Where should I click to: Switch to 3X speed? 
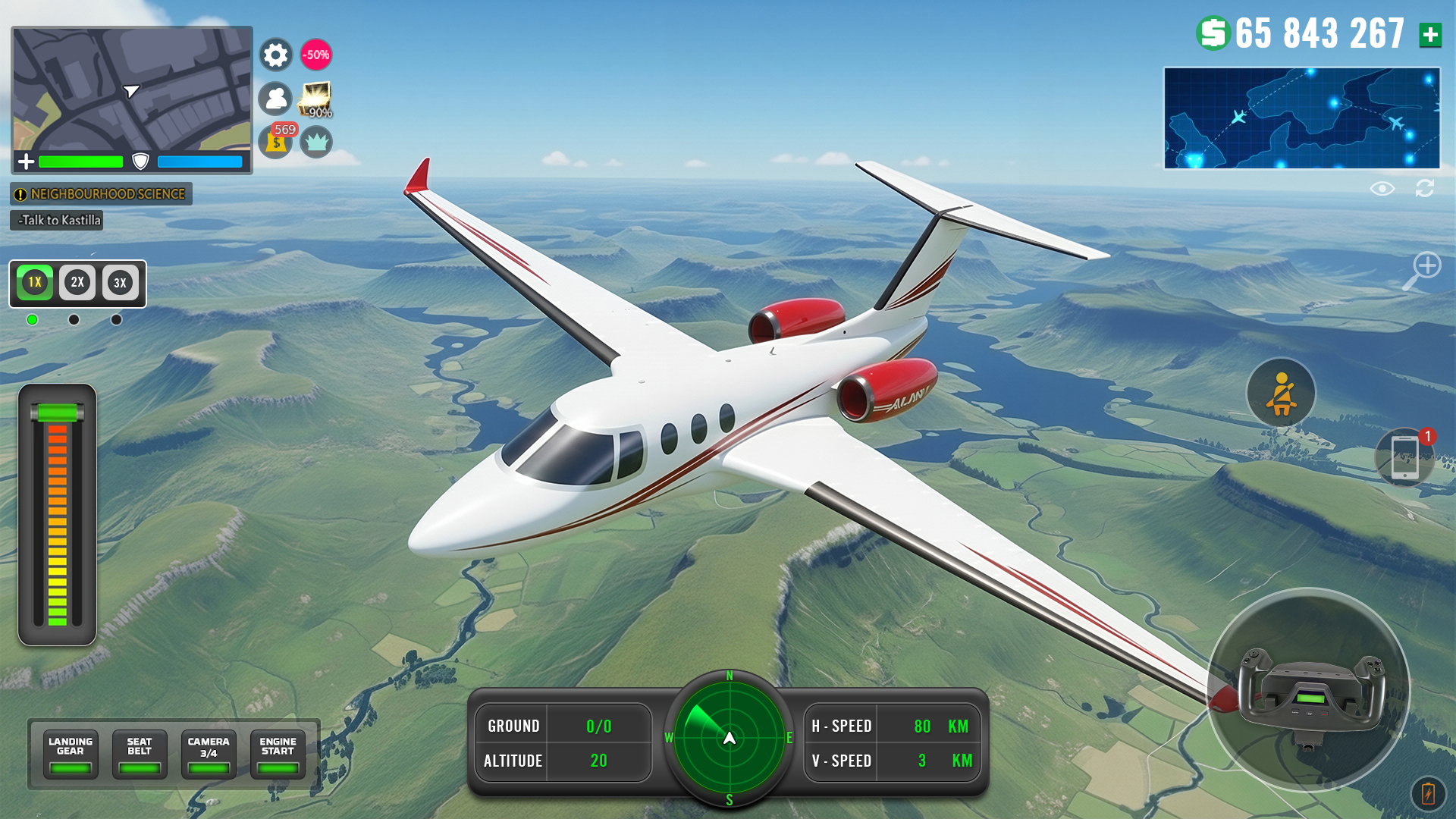point(118,283)
